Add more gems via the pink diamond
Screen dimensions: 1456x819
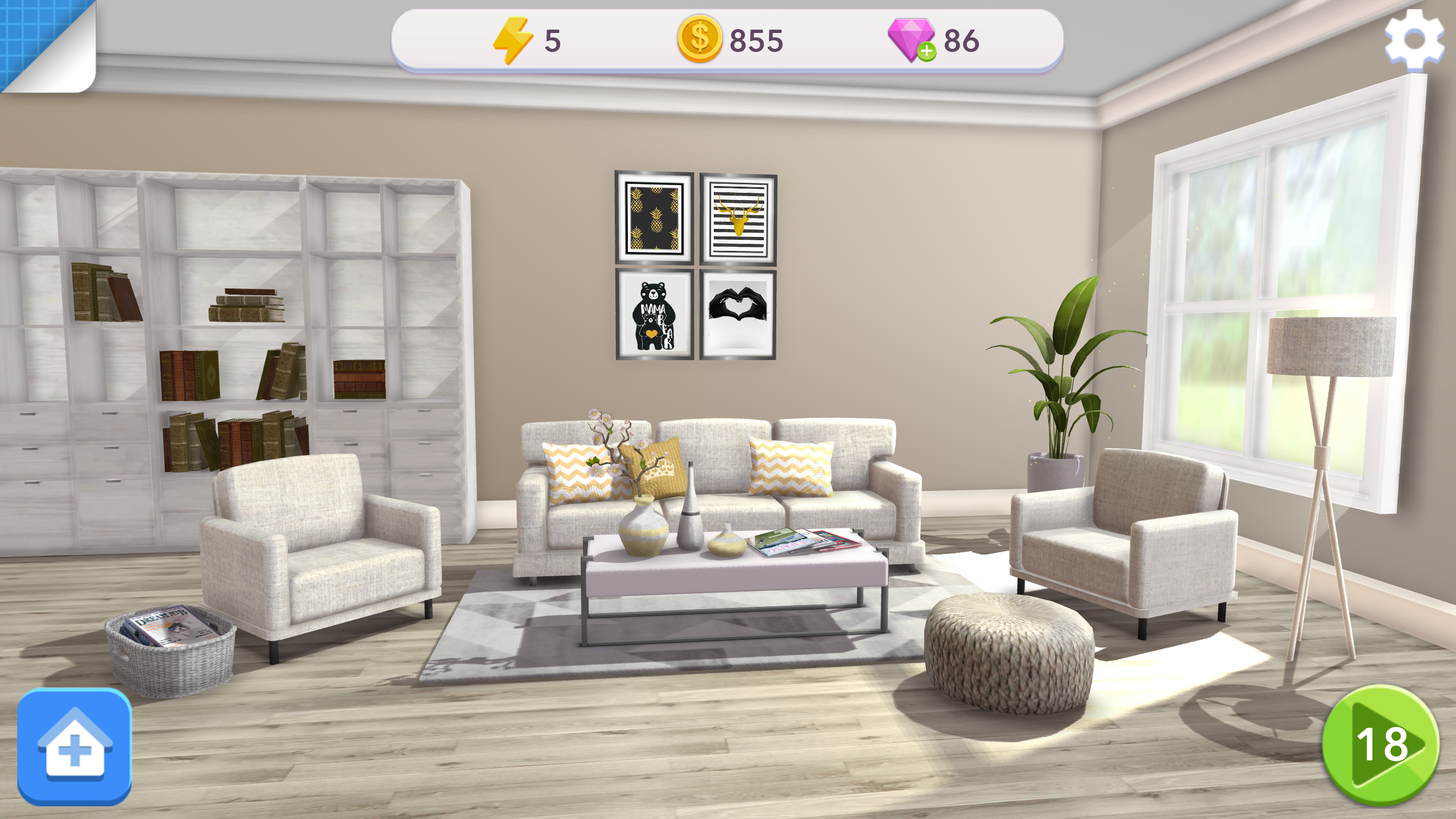[x=912, y=40]
